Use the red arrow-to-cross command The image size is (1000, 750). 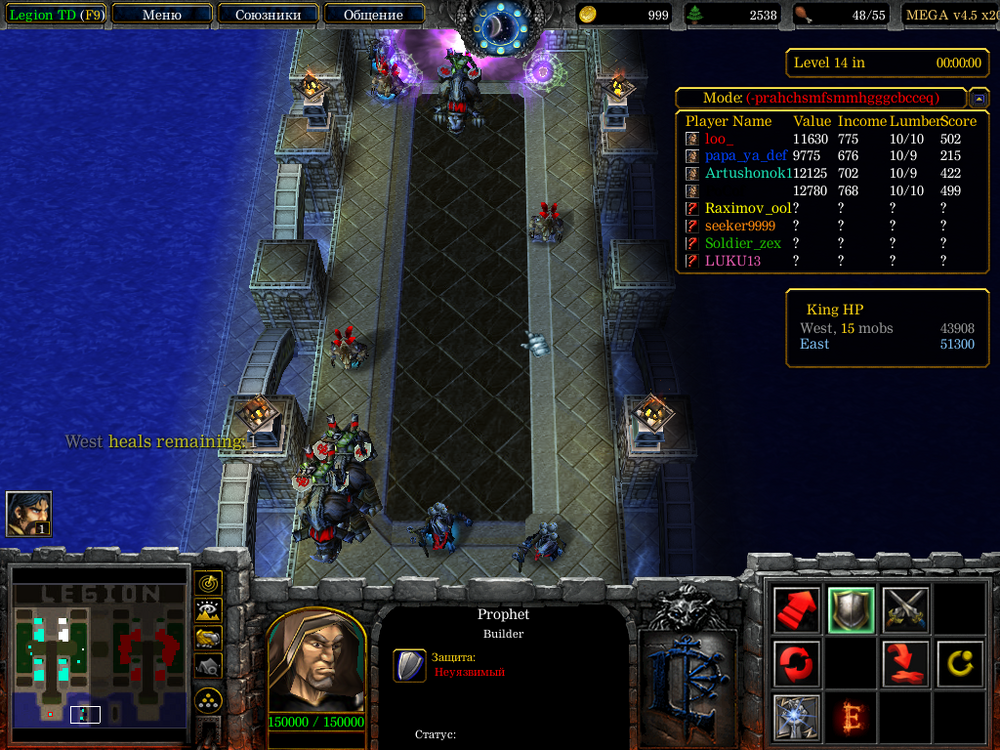tap(905, 663)
